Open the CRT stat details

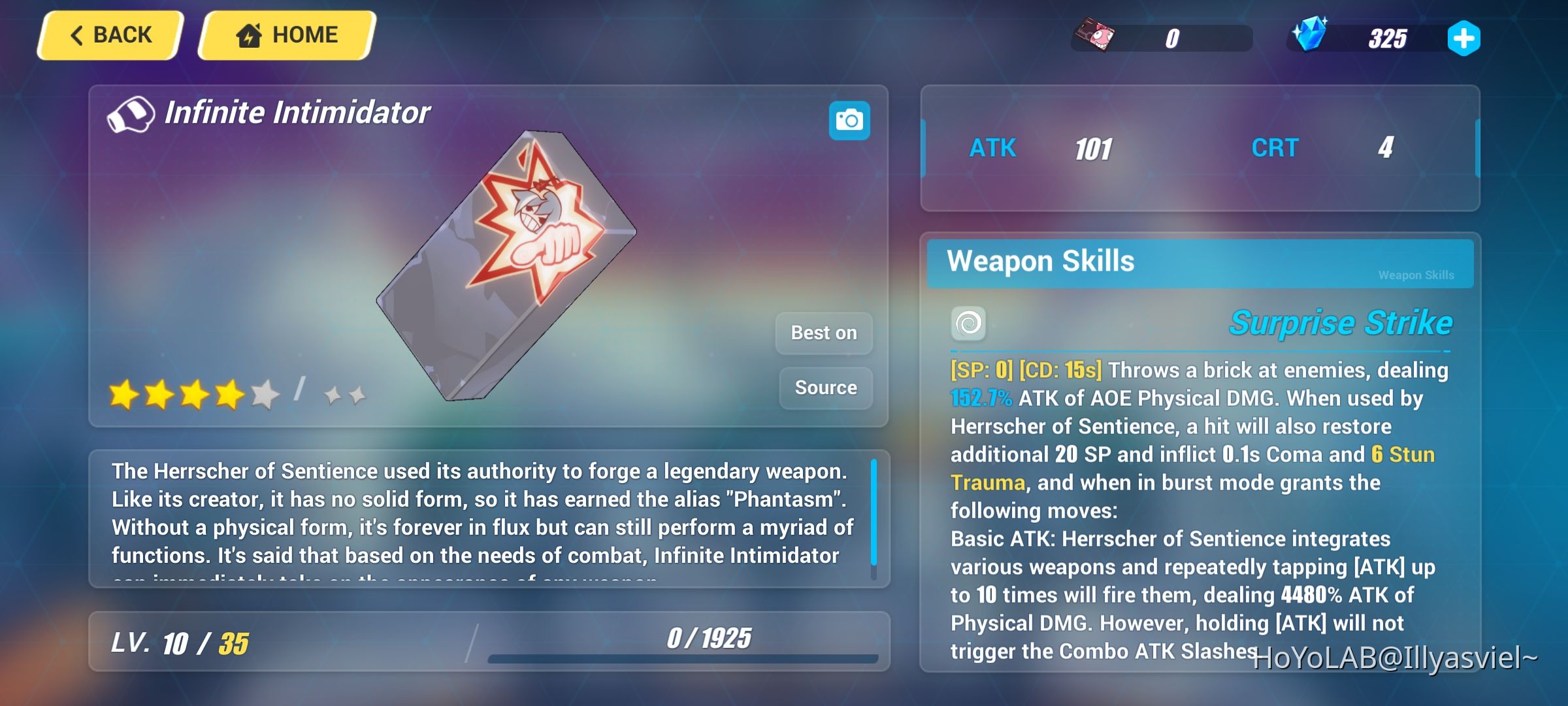tap(1275, 148)
